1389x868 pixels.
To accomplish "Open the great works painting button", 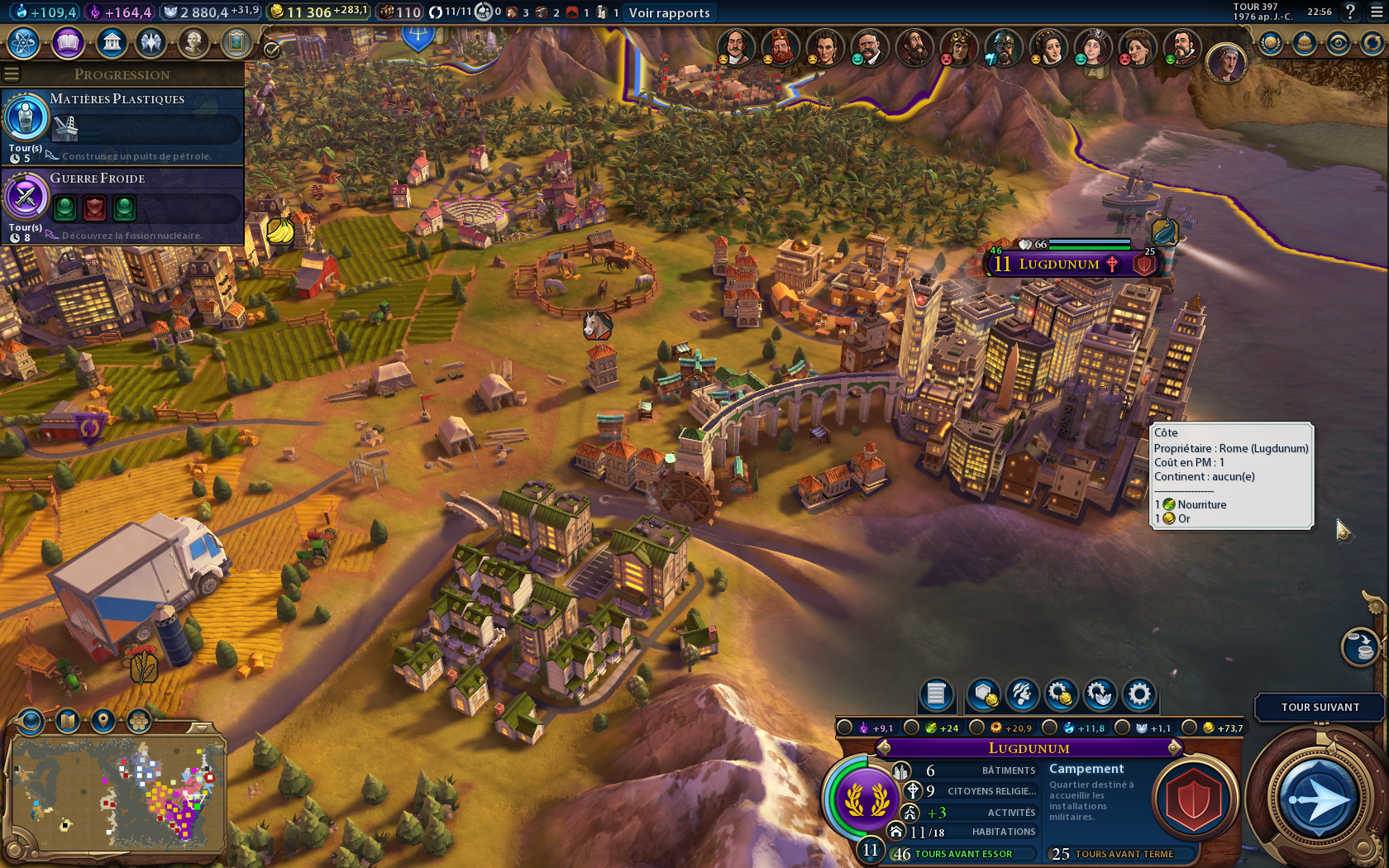I will pyautogui.click(x=236, y=43).
